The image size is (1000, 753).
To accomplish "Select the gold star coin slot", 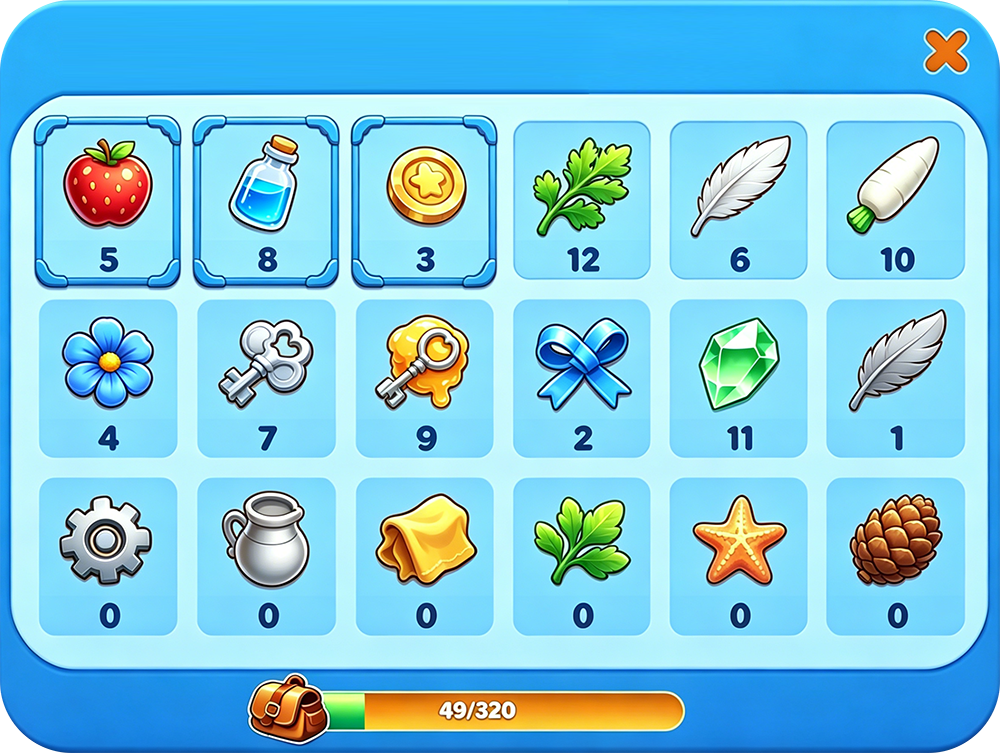I will [425, 200].
